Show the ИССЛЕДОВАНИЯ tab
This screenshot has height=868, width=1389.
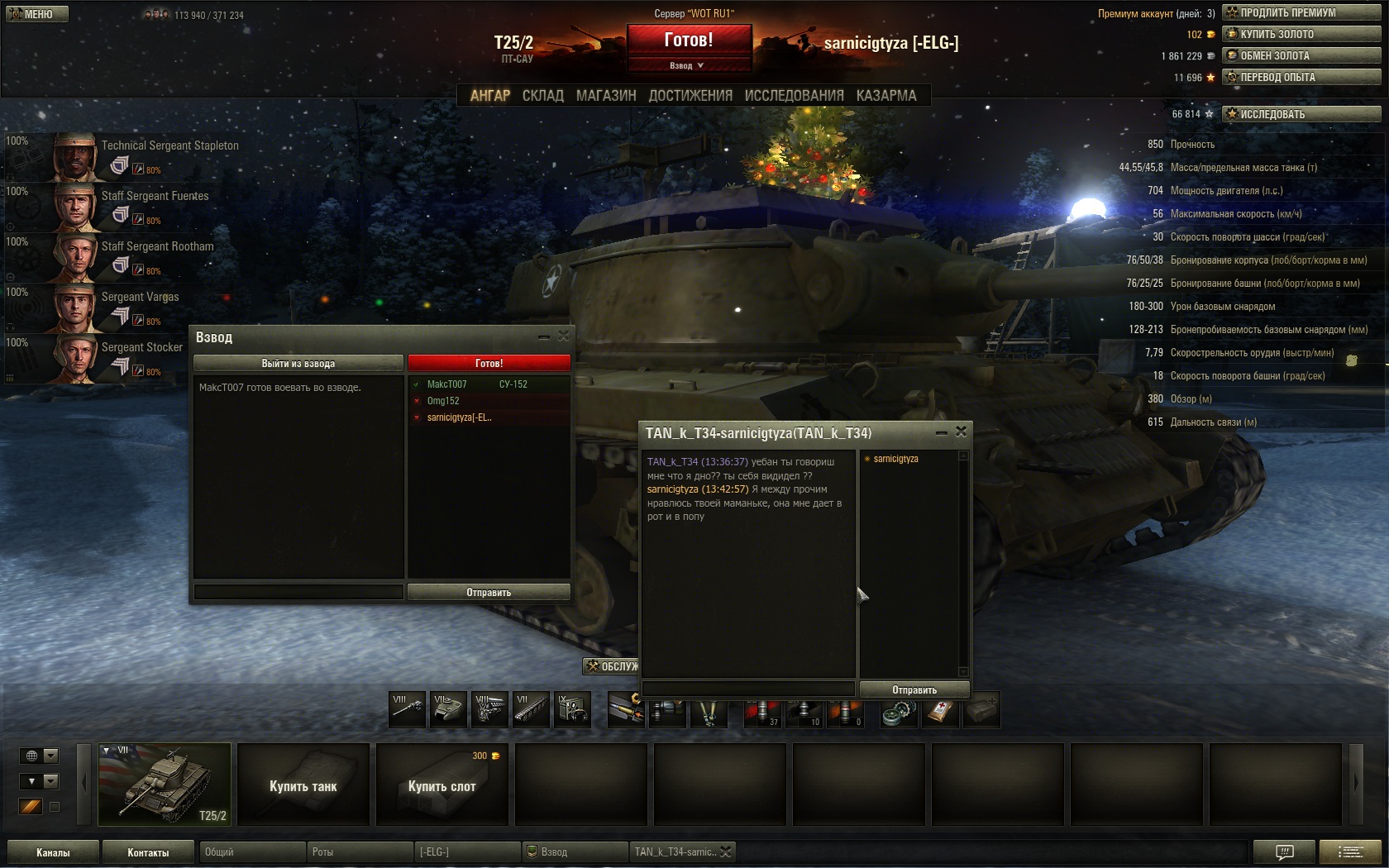click(794, 96)
